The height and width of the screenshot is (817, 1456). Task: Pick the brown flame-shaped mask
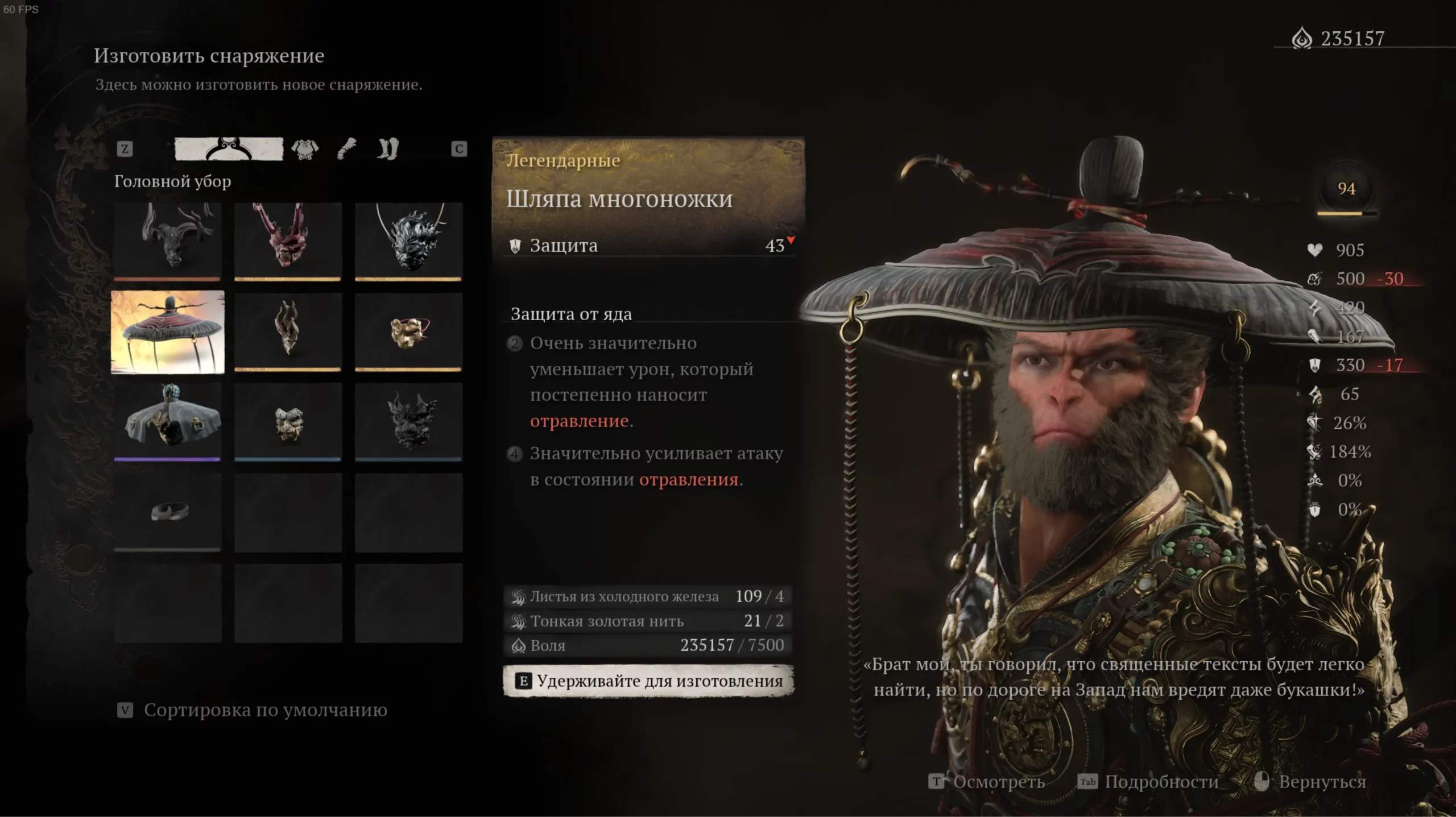288,331
